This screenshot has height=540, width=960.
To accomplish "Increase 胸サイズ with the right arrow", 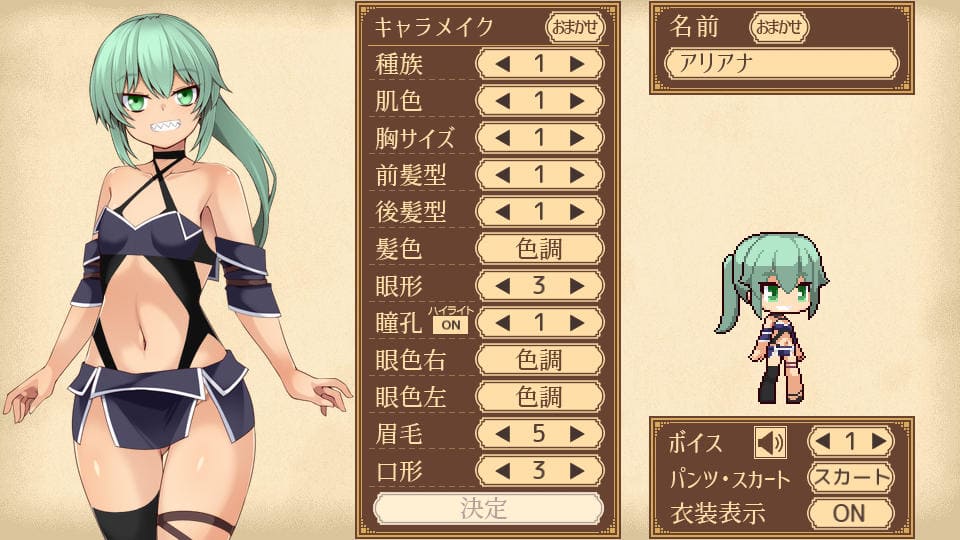I will 577,137.
